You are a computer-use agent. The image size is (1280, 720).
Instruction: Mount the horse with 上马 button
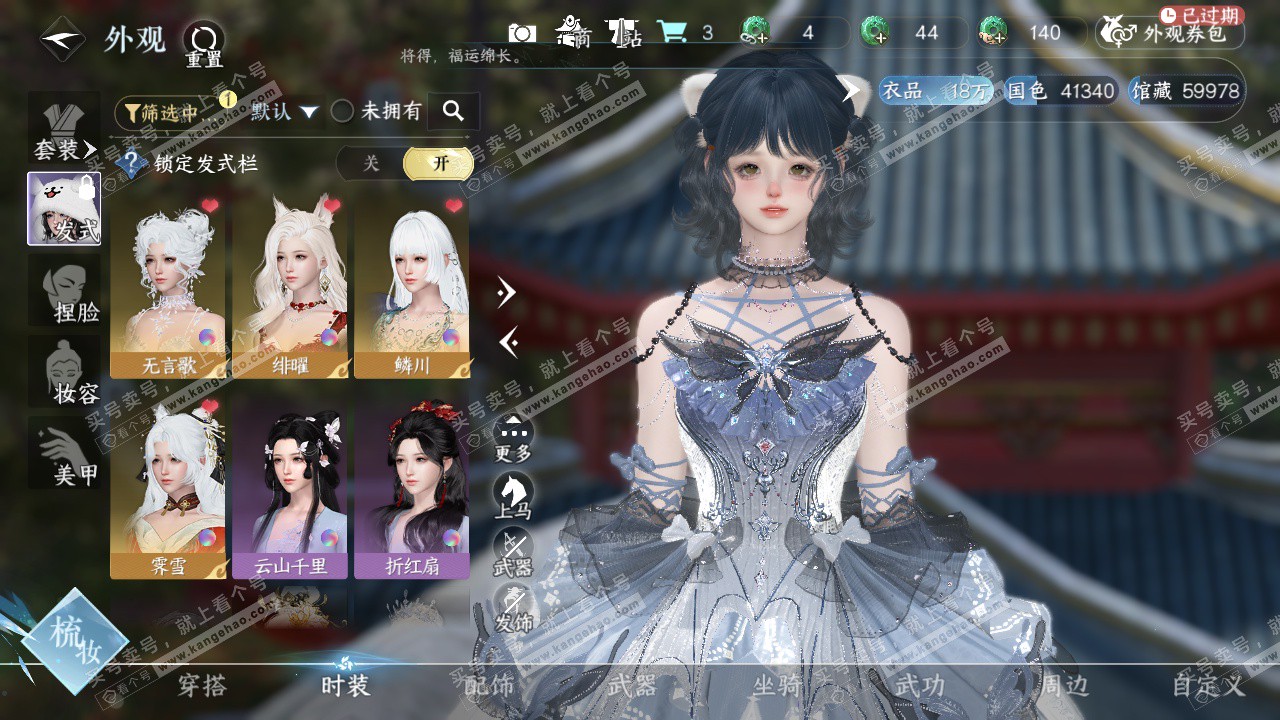click(514, 494)
